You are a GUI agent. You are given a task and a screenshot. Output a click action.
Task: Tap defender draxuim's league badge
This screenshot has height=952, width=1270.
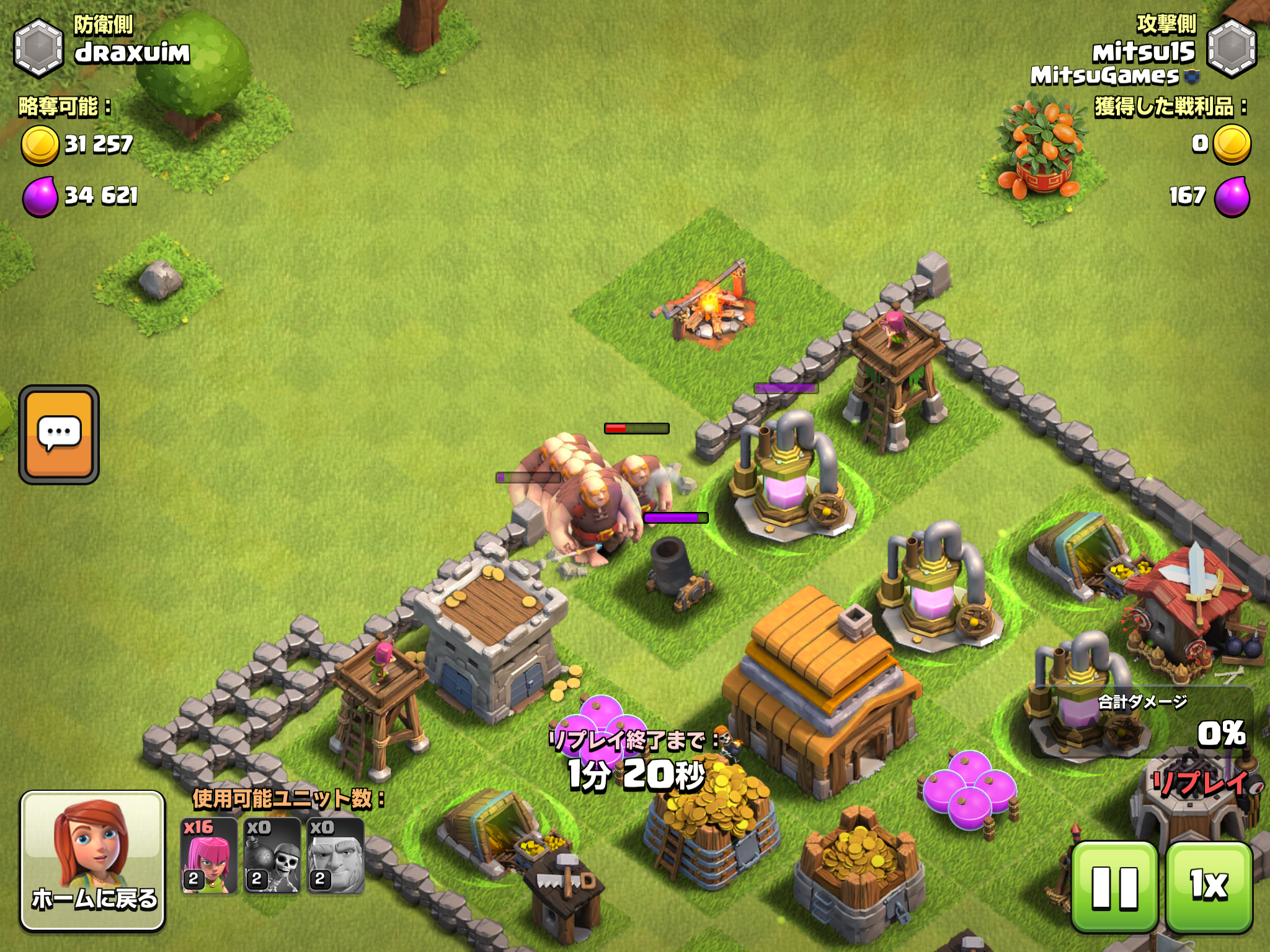[38, 48]
